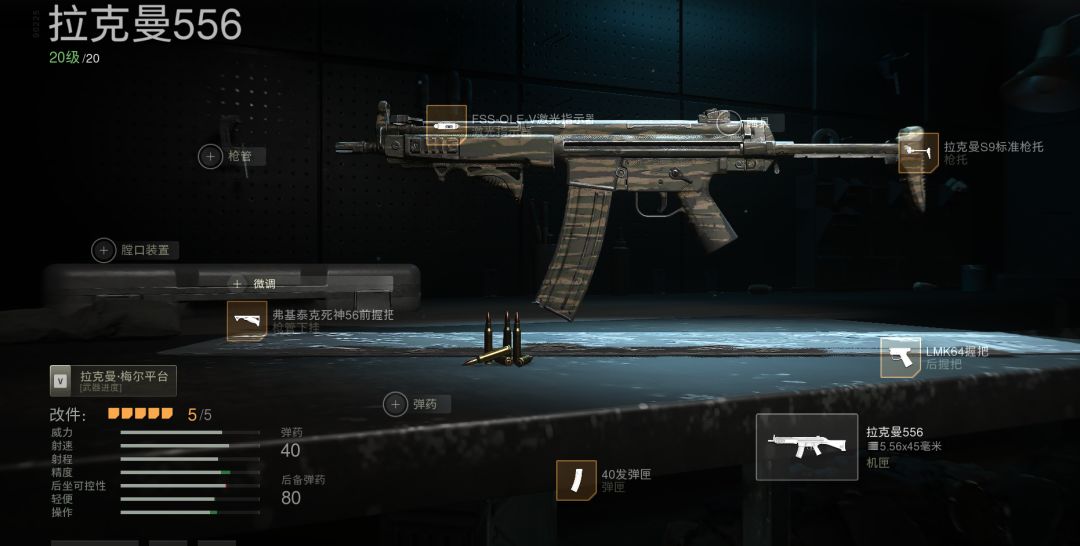Screen dimensions: 1080x546
Task: Select the FSS OLE-V激光指示器 laser attachment
Action: tap(446, 125)
